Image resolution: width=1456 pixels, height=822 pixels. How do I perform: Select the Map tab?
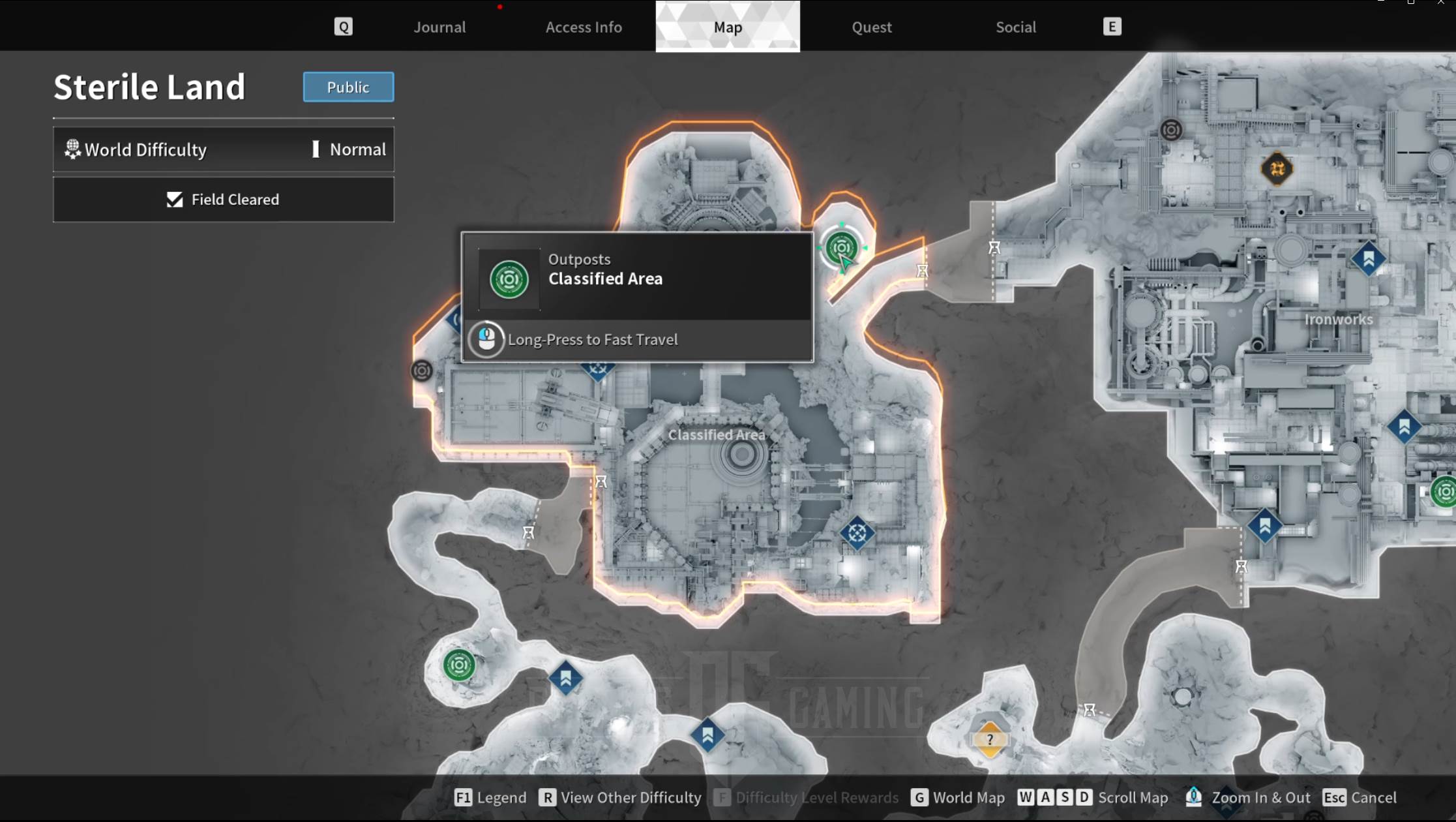(x=728, y=27)
